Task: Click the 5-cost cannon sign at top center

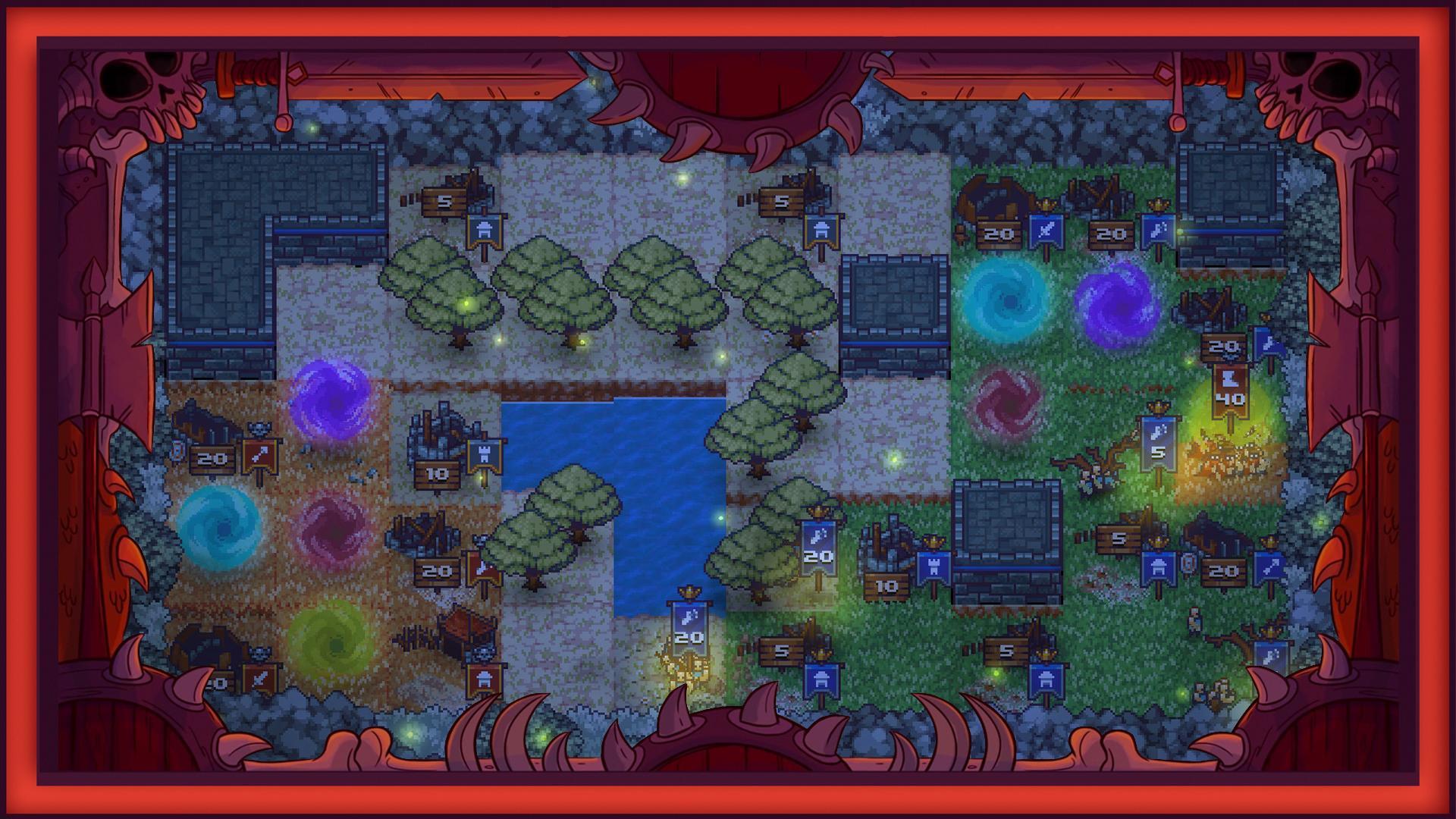Action: [x=783, y=201]
